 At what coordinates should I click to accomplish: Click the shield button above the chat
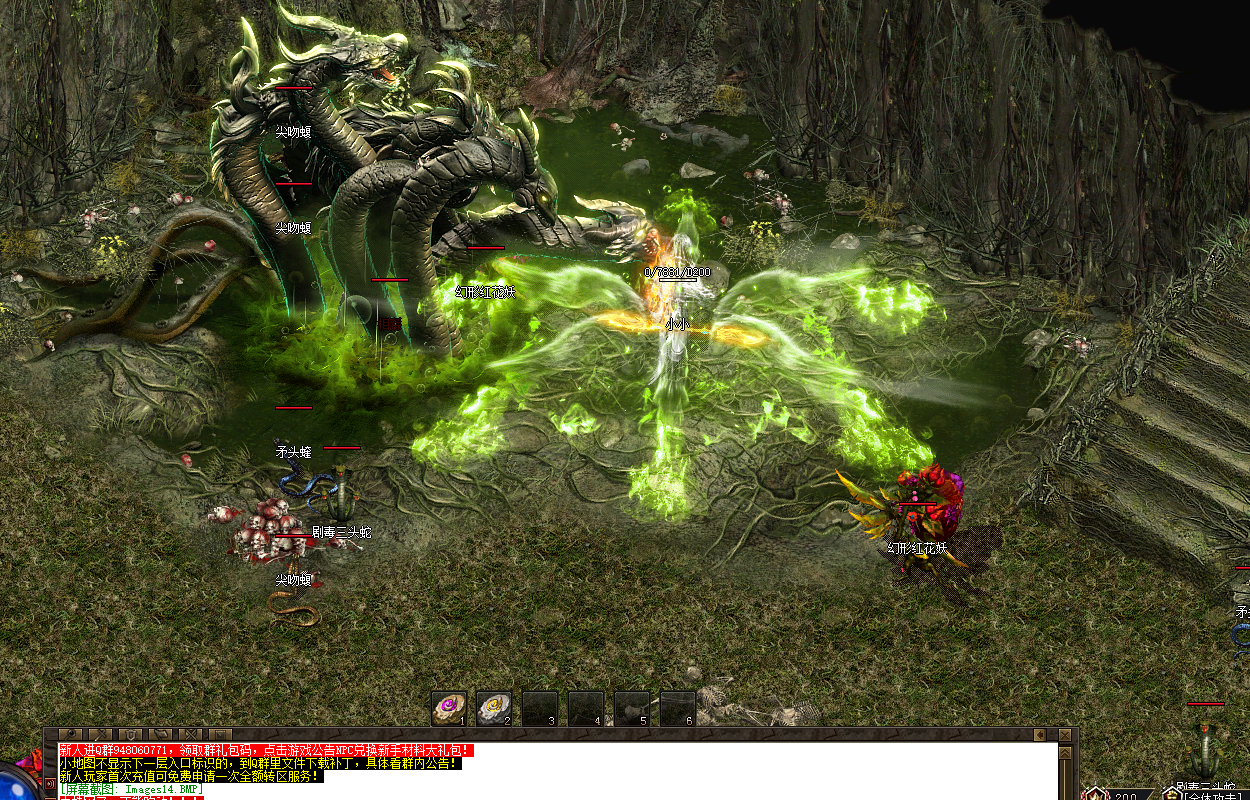click(130, 735)
